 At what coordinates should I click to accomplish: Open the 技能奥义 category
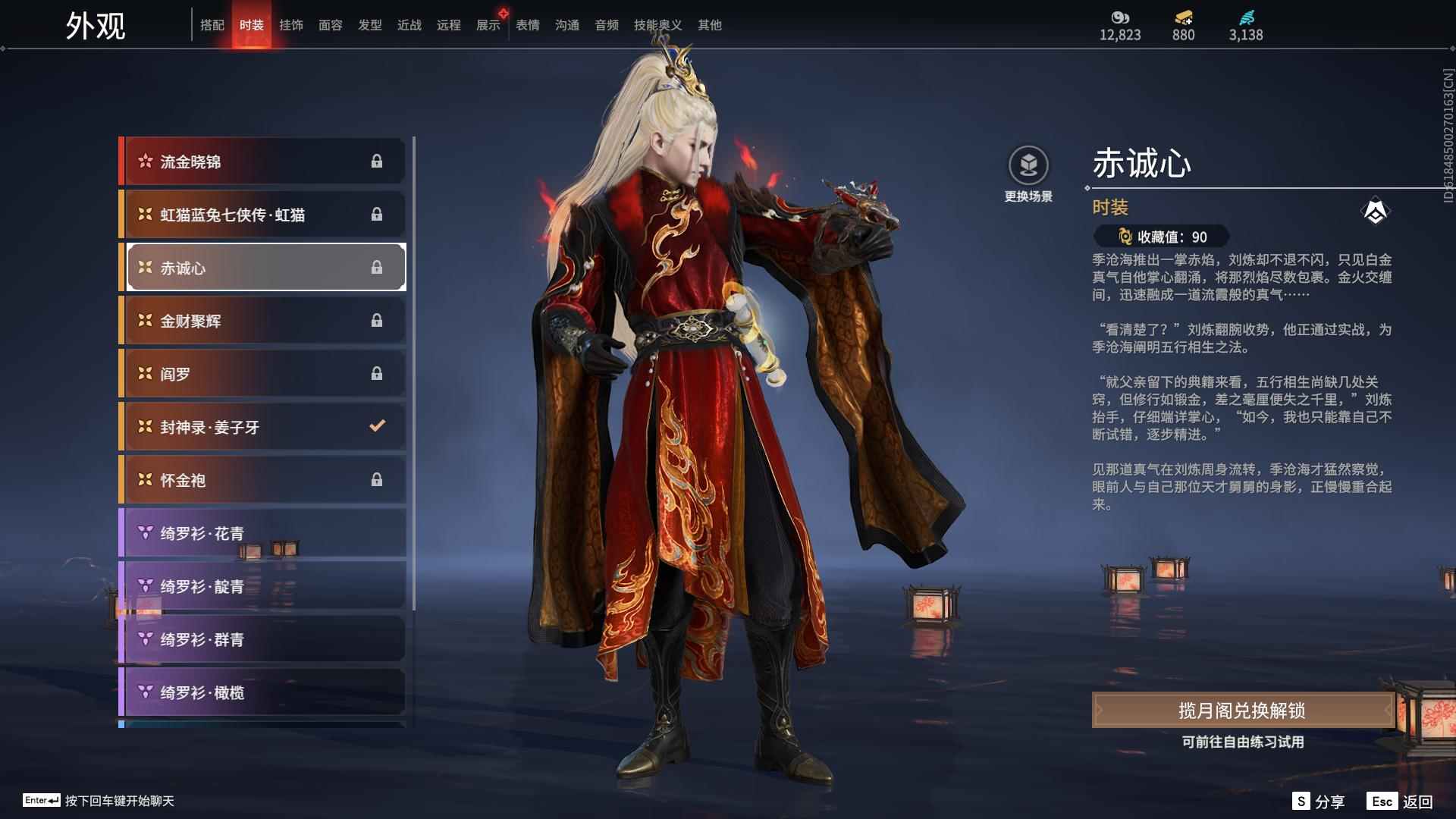(657, 24)
